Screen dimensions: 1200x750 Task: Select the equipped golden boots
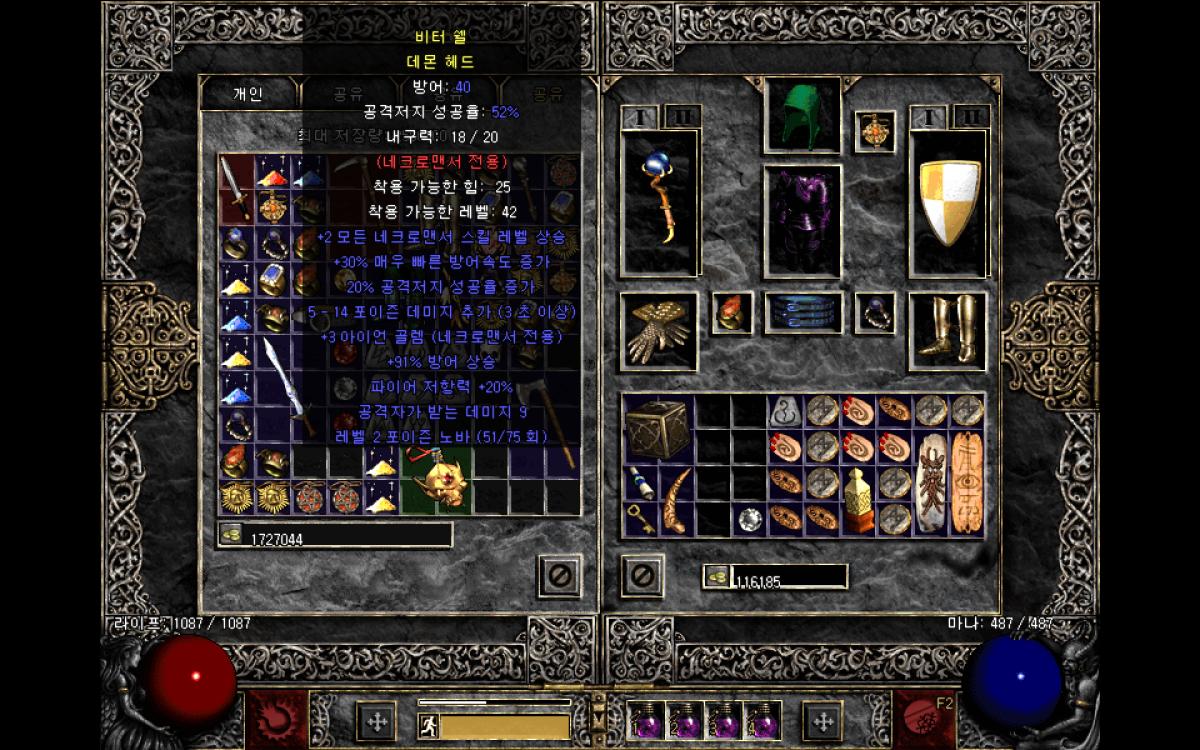pos(947,330)
